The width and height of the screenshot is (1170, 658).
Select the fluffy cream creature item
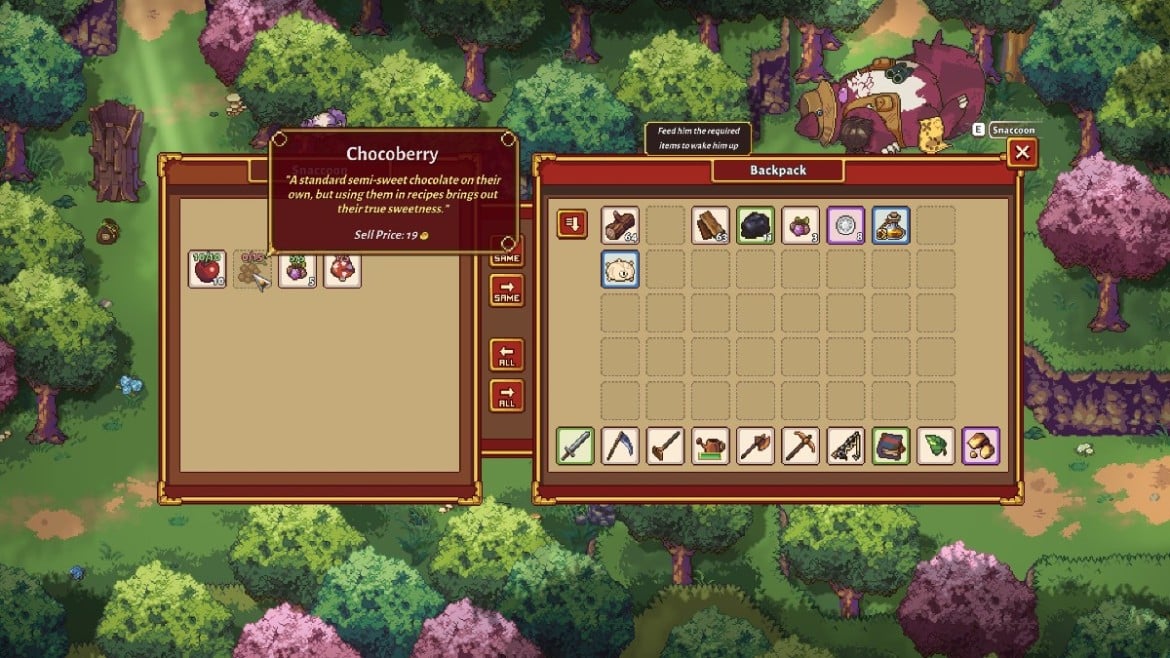[x=620, y=270]
